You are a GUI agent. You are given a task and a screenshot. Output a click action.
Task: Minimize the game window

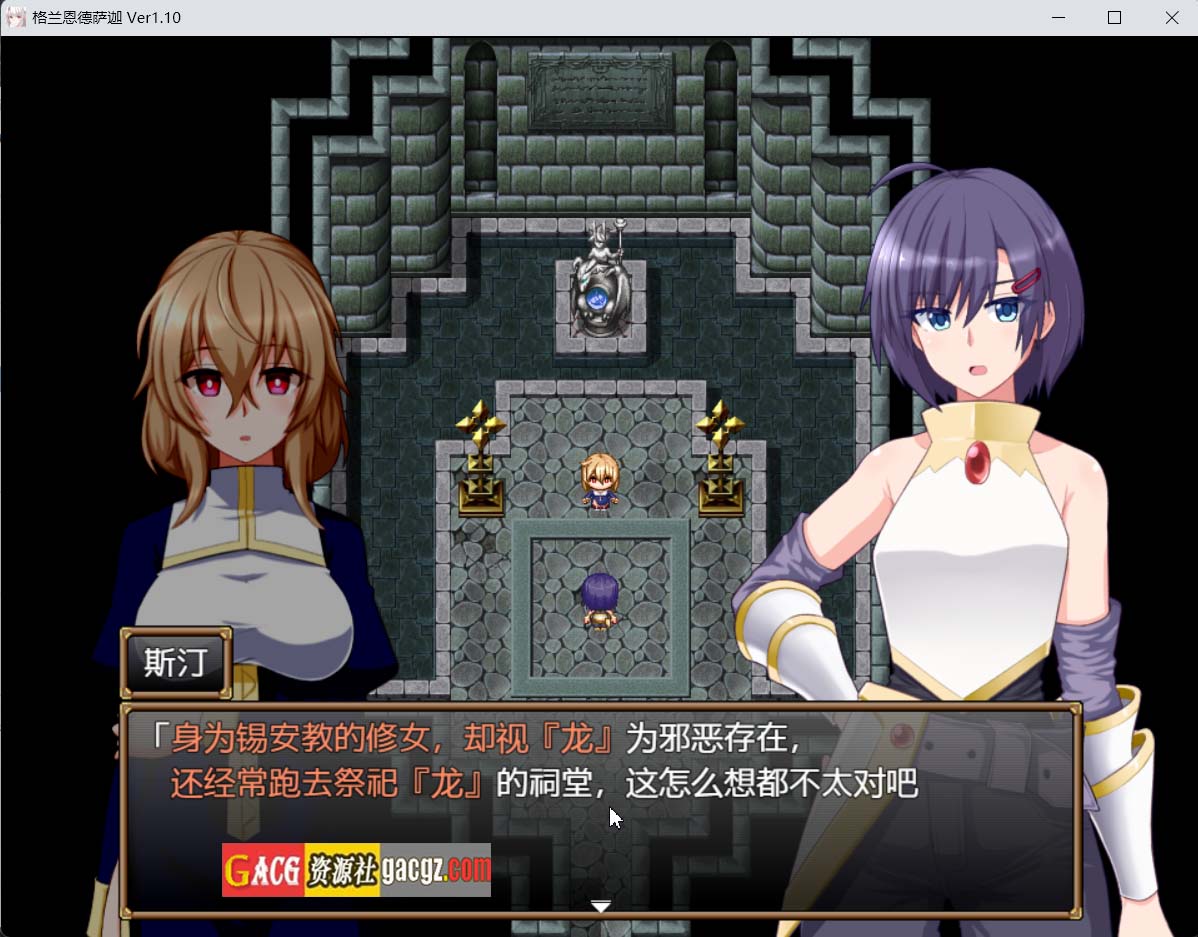(1057, 18)
